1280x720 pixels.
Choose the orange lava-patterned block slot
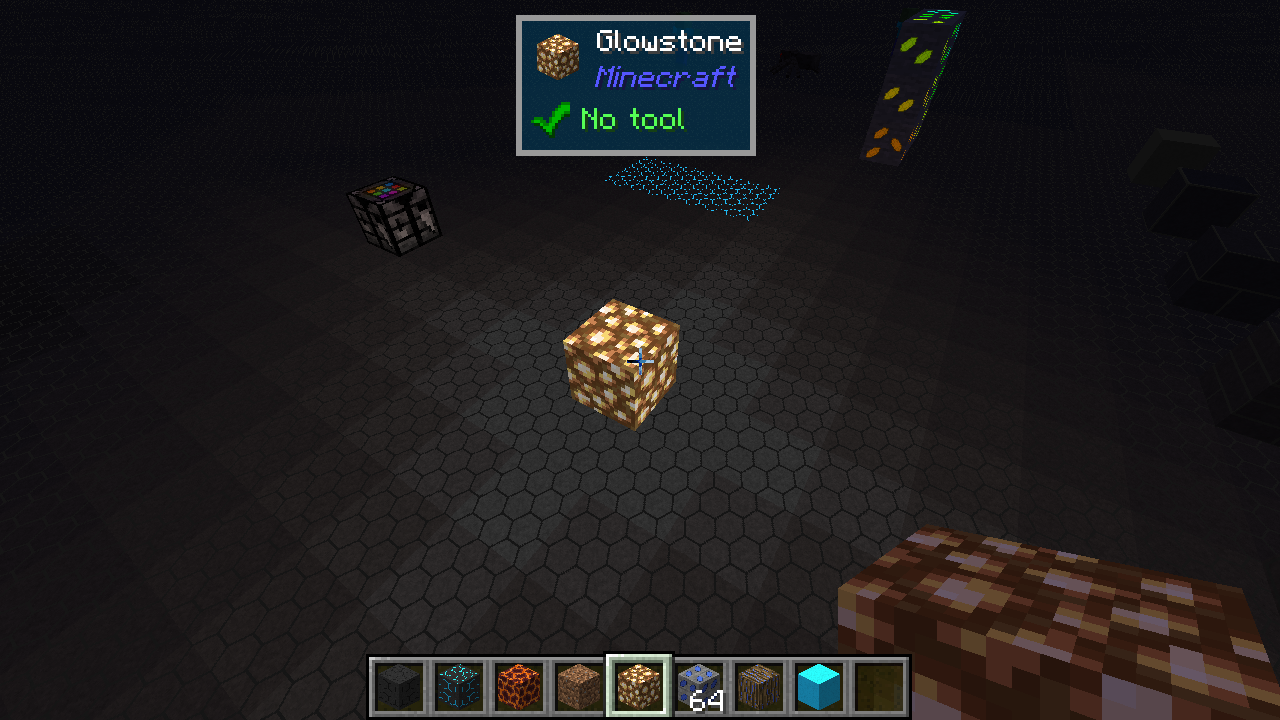(x=519, y=687)
